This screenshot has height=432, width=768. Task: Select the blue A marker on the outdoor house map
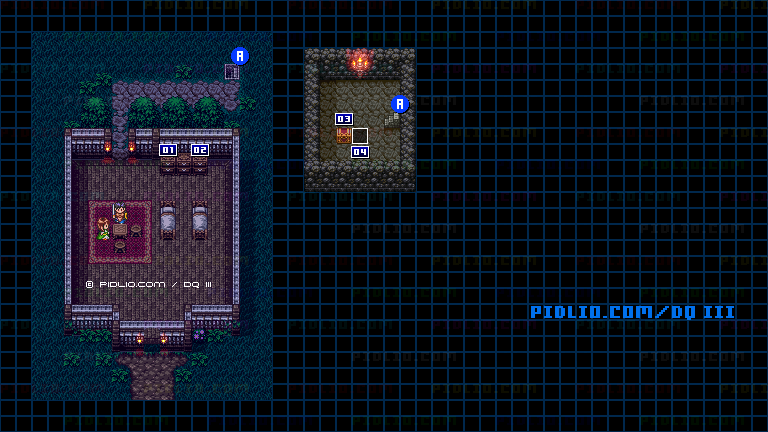[239, 56]
